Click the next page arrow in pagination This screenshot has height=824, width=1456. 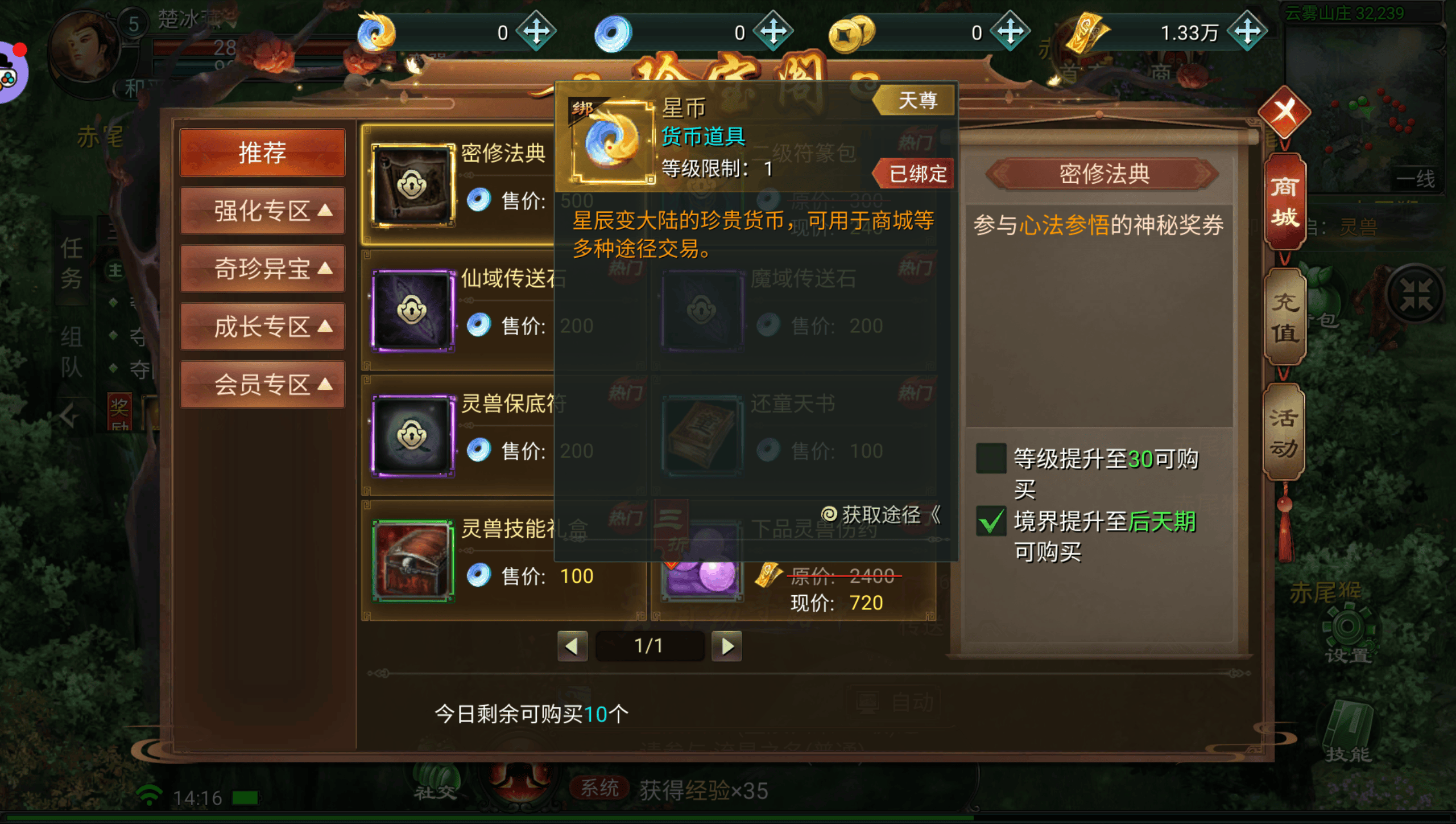click(727, 646)
